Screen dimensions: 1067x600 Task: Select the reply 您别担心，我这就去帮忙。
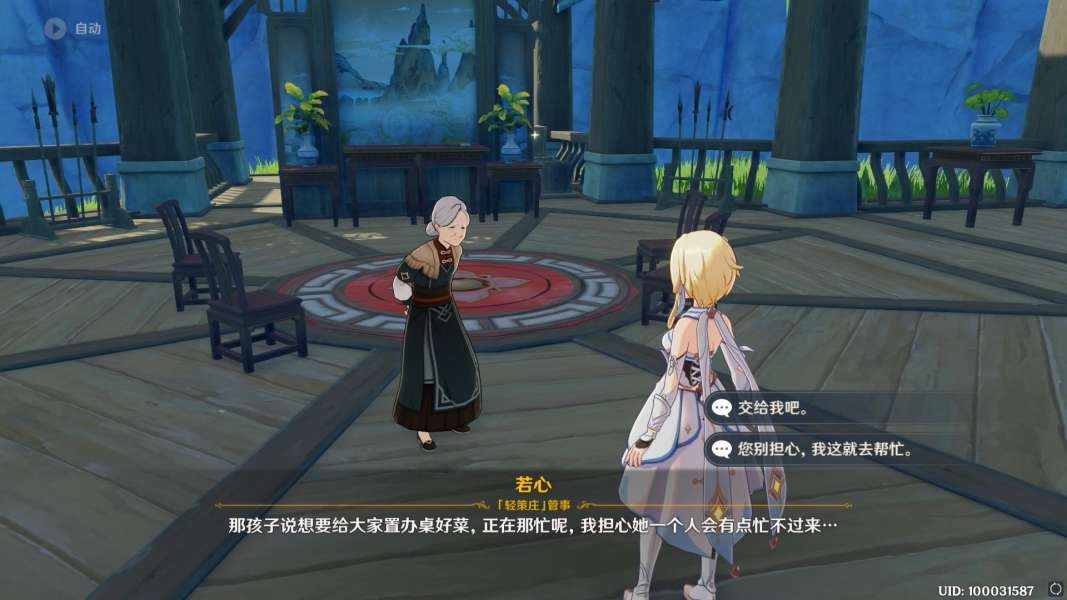coord(825,450)
